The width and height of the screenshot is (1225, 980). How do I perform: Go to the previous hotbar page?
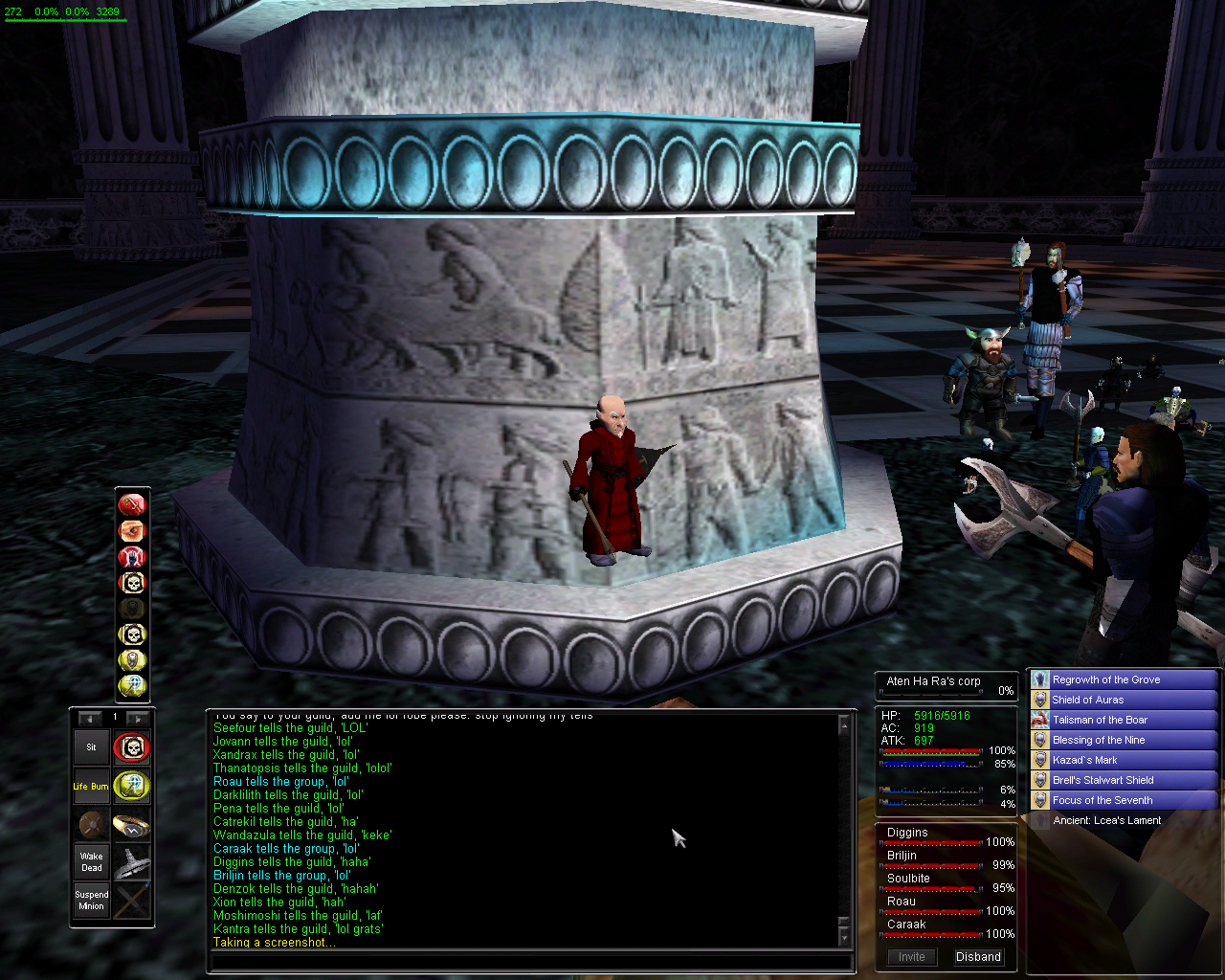pyautogui.click(x=90, y=718)
